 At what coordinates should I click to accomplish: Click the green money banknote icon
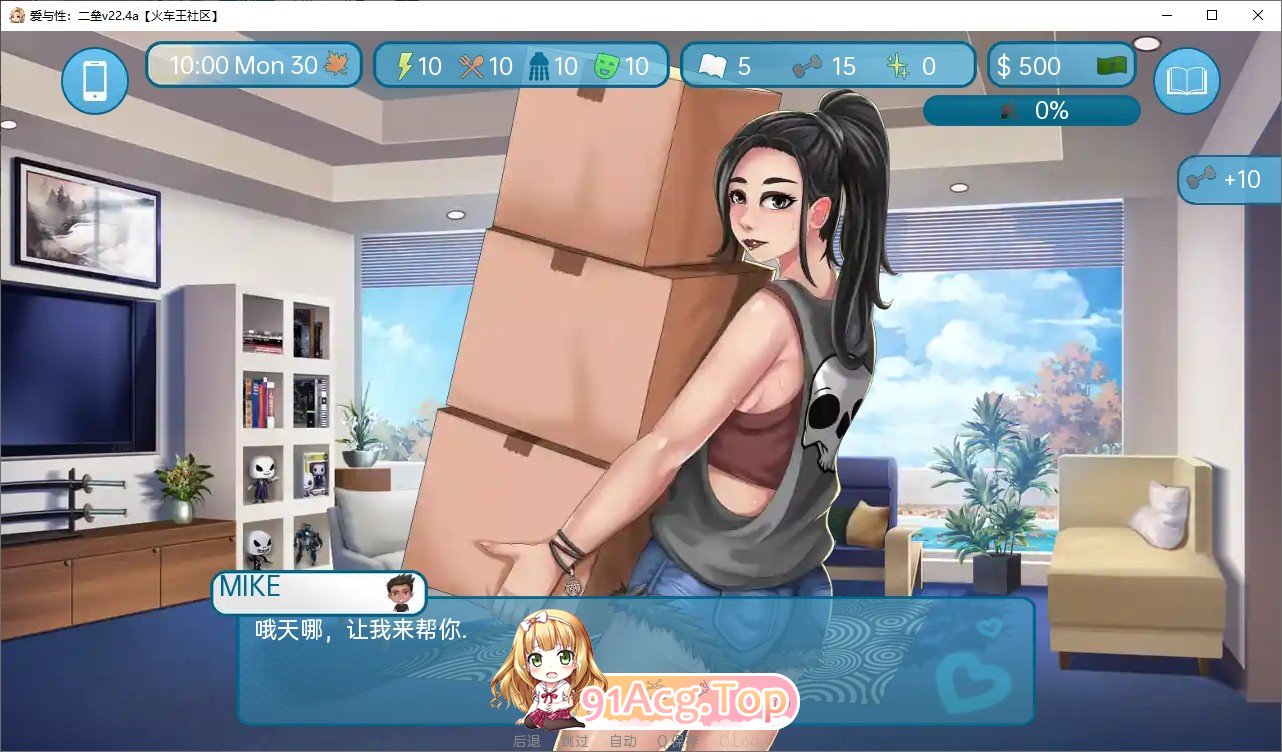1110,65
